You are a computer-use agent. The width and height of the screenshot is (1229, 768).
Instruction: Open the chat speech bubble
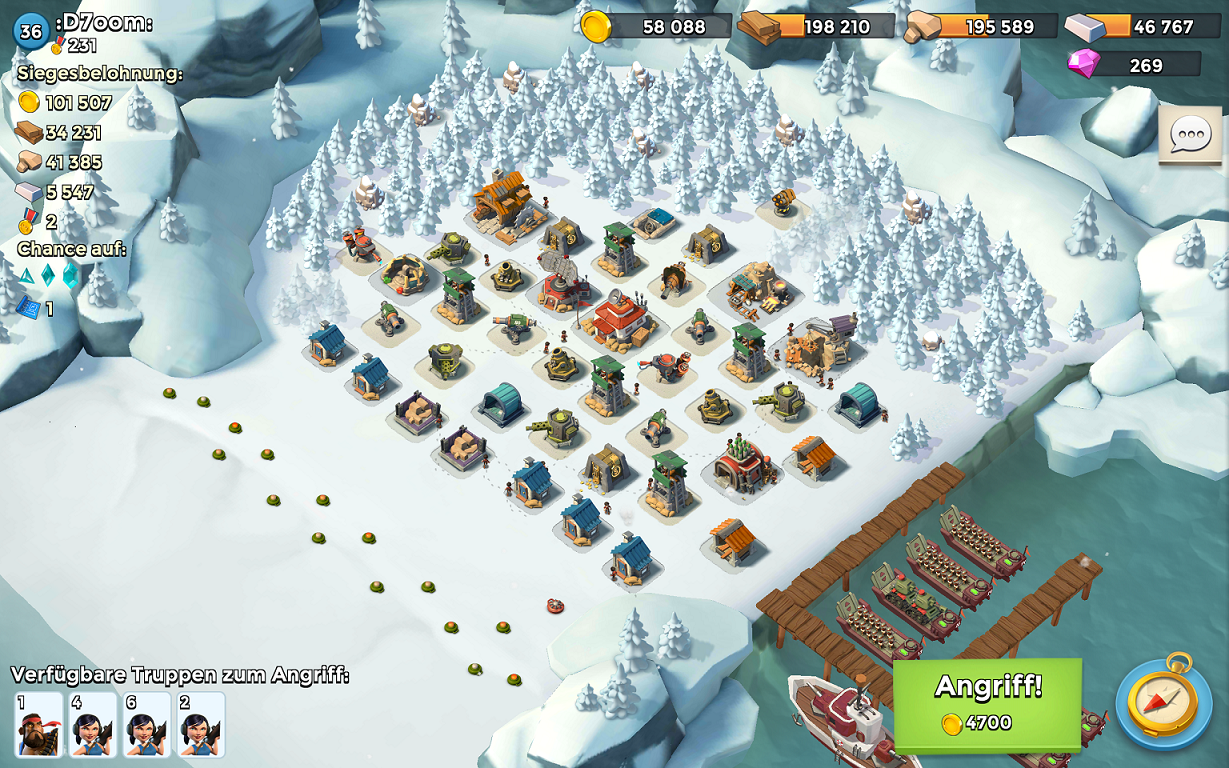point(1190,135)
